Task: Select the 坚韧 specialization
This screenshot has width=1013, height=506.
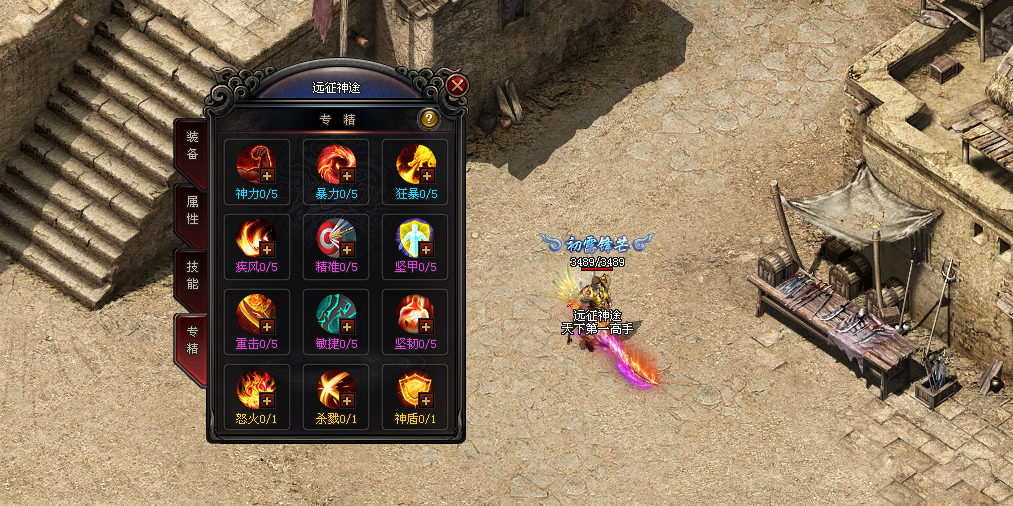Action: coord(415,313)
